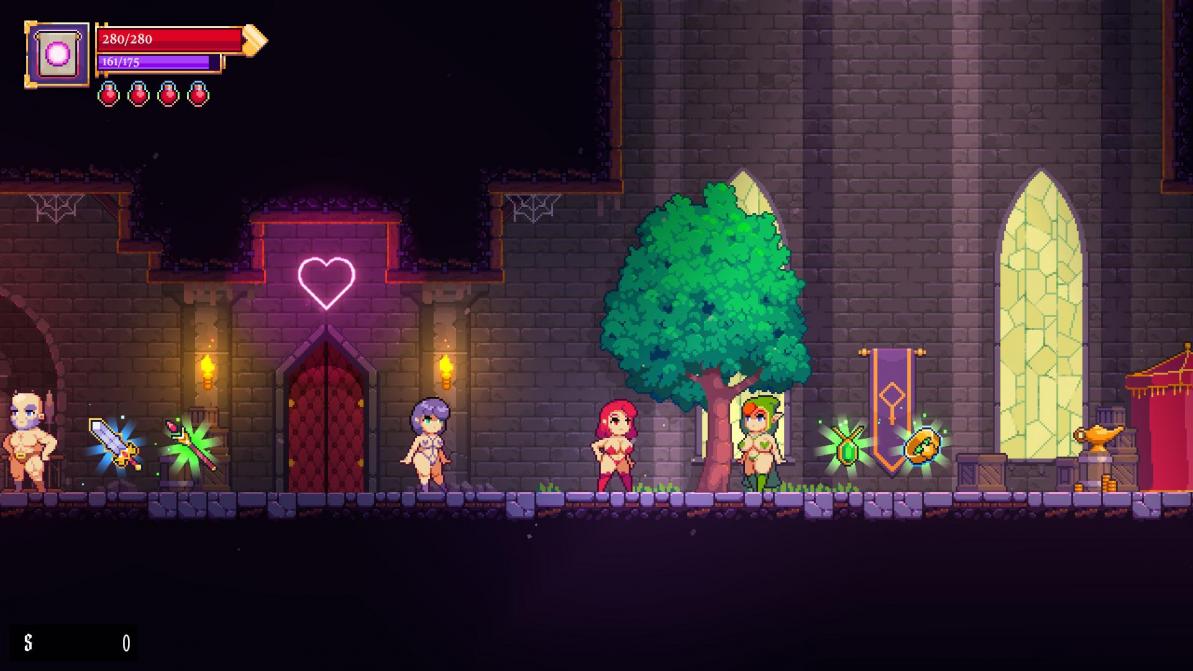Select the glowing pink orb spell icon

point(57,54)
